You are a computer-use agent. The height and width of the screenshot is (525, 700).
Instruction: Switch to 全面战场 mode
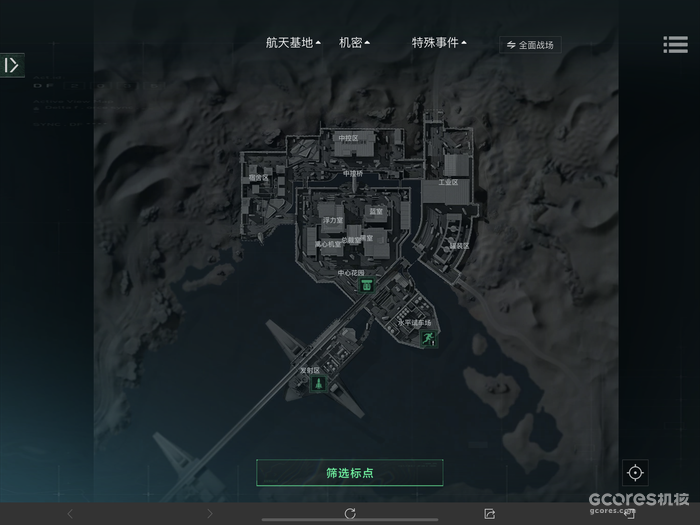[530, 45]
